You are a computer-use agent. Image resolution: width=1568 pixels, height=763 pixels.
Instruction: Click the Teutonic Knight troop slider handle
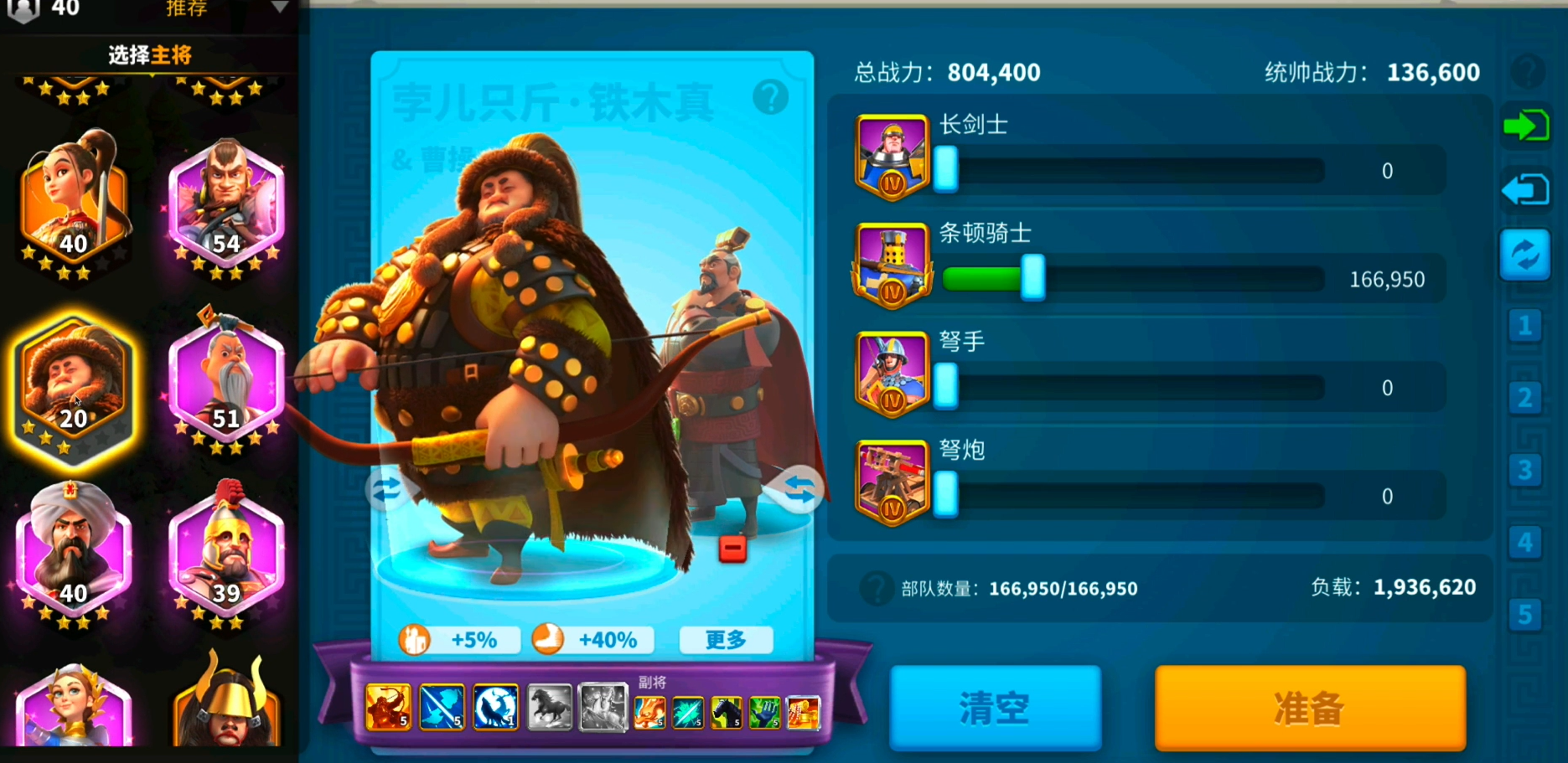[1034, 279]
